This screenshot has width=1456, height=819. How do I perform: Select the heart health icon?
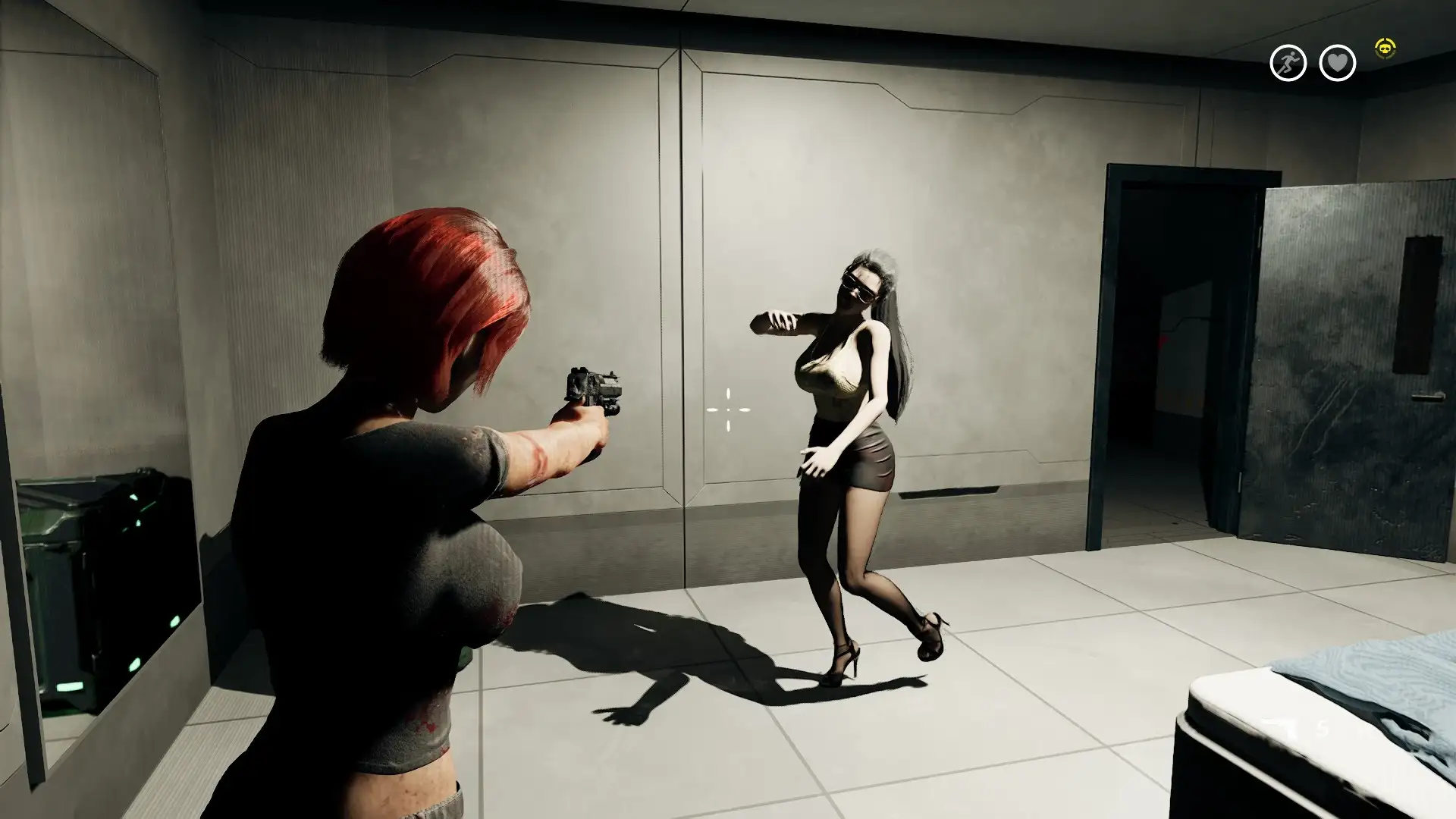1337,63
